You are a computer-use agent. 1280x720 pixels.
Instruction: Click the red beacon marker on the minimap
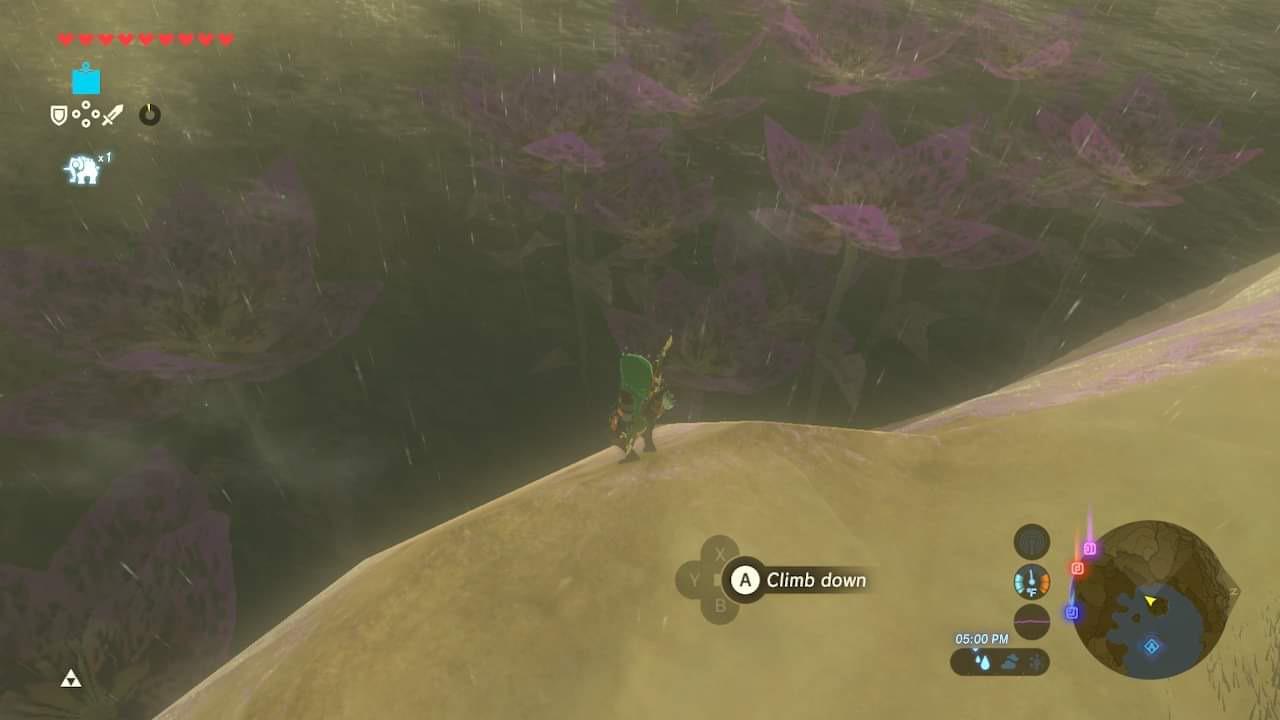1078,568
